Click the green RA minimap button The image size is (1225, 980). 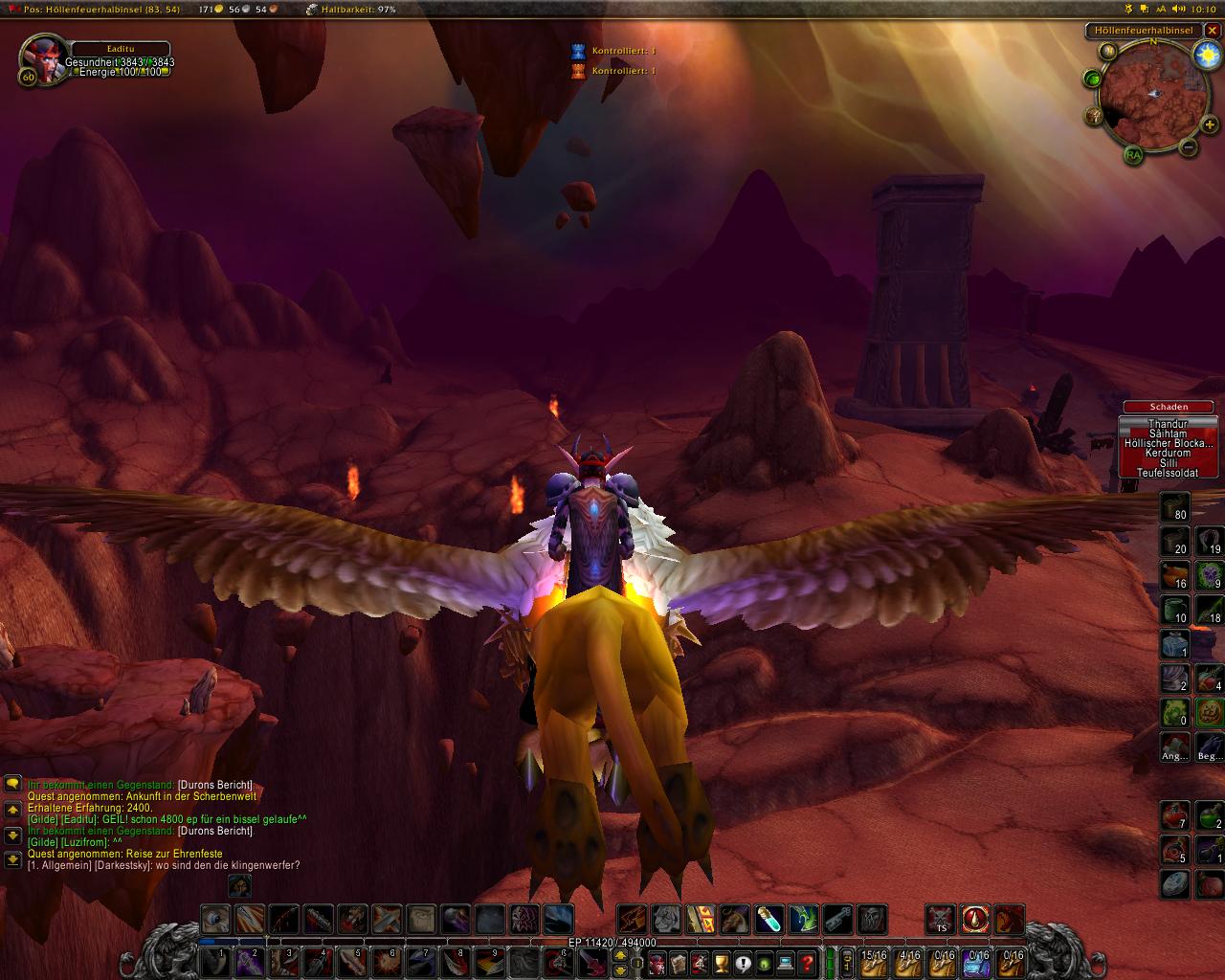(x=1133, y=154)
